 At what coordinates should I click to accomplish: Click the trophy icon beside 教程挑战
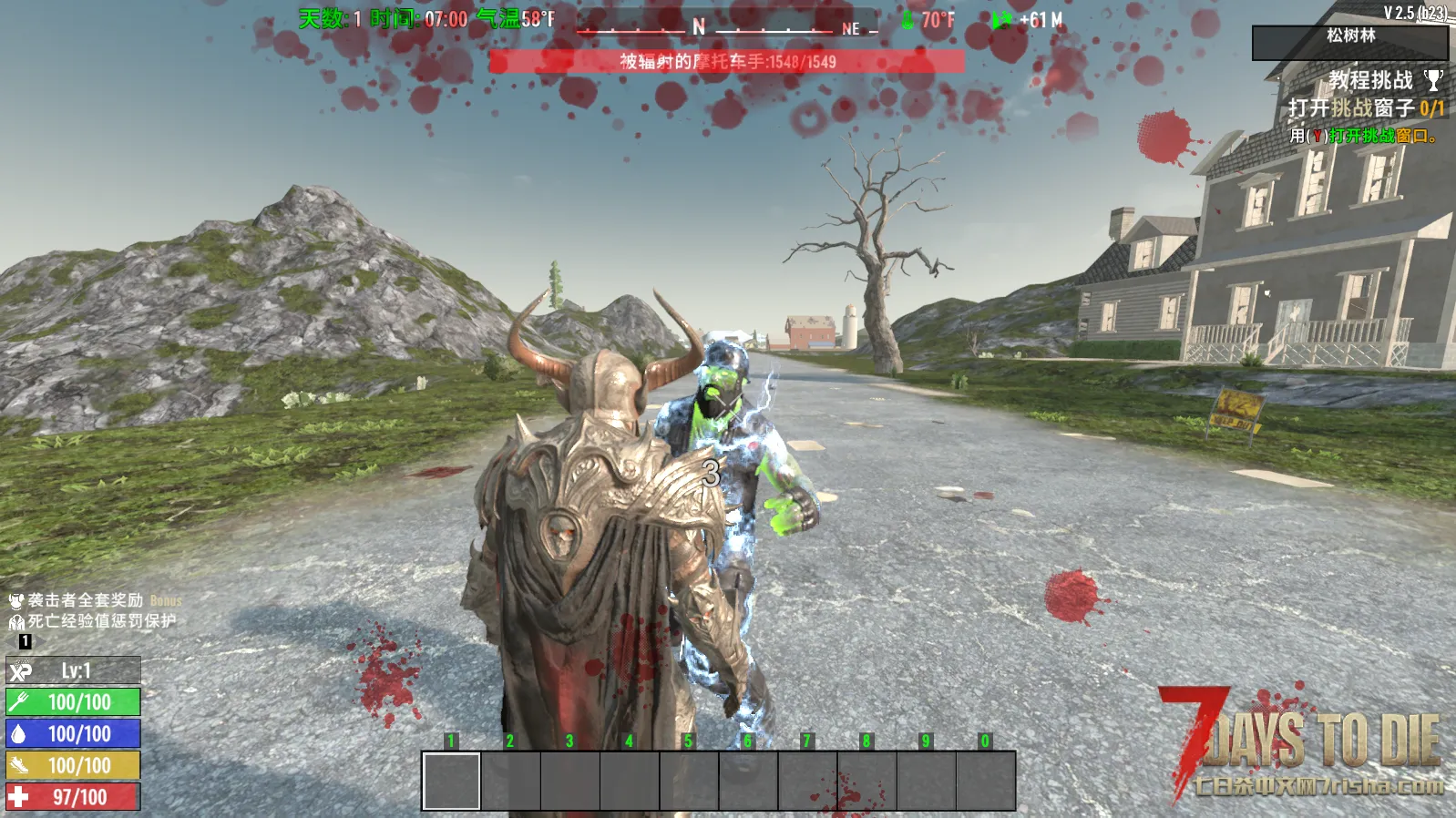tap(1433, 81)
